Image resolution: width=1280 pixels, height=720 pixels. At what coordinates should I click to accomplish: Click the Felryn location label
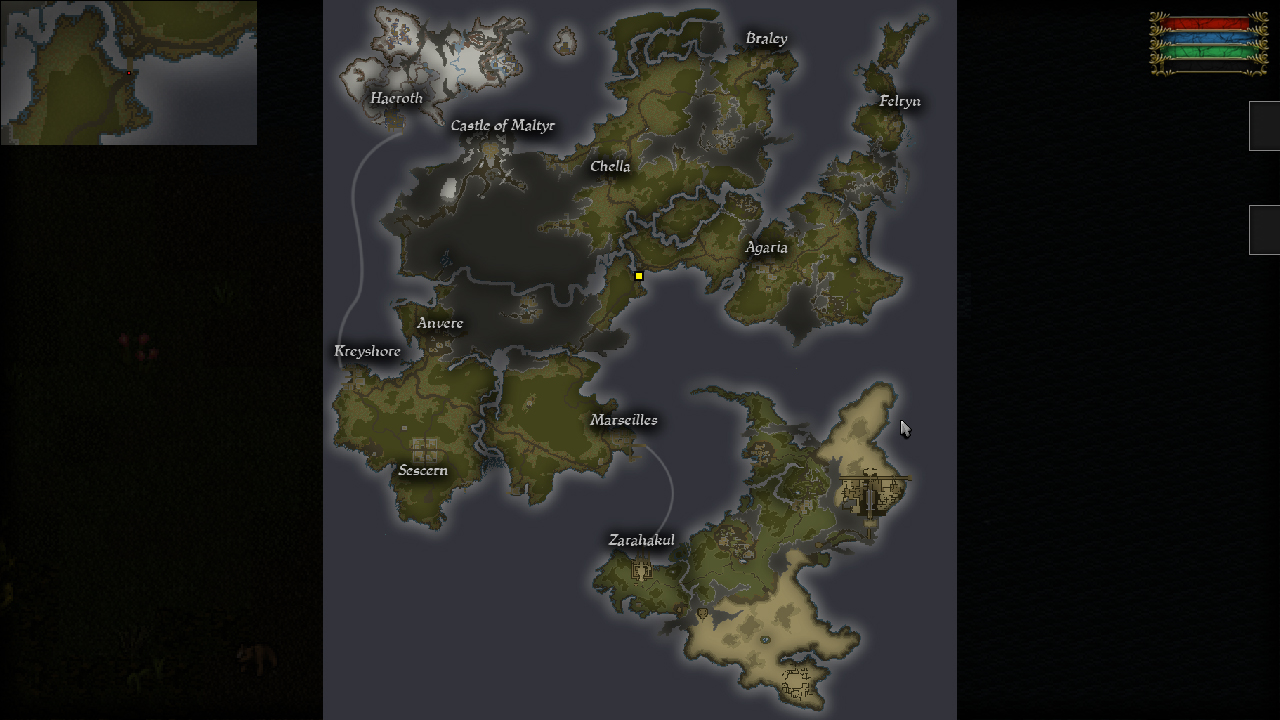[900, 101]
